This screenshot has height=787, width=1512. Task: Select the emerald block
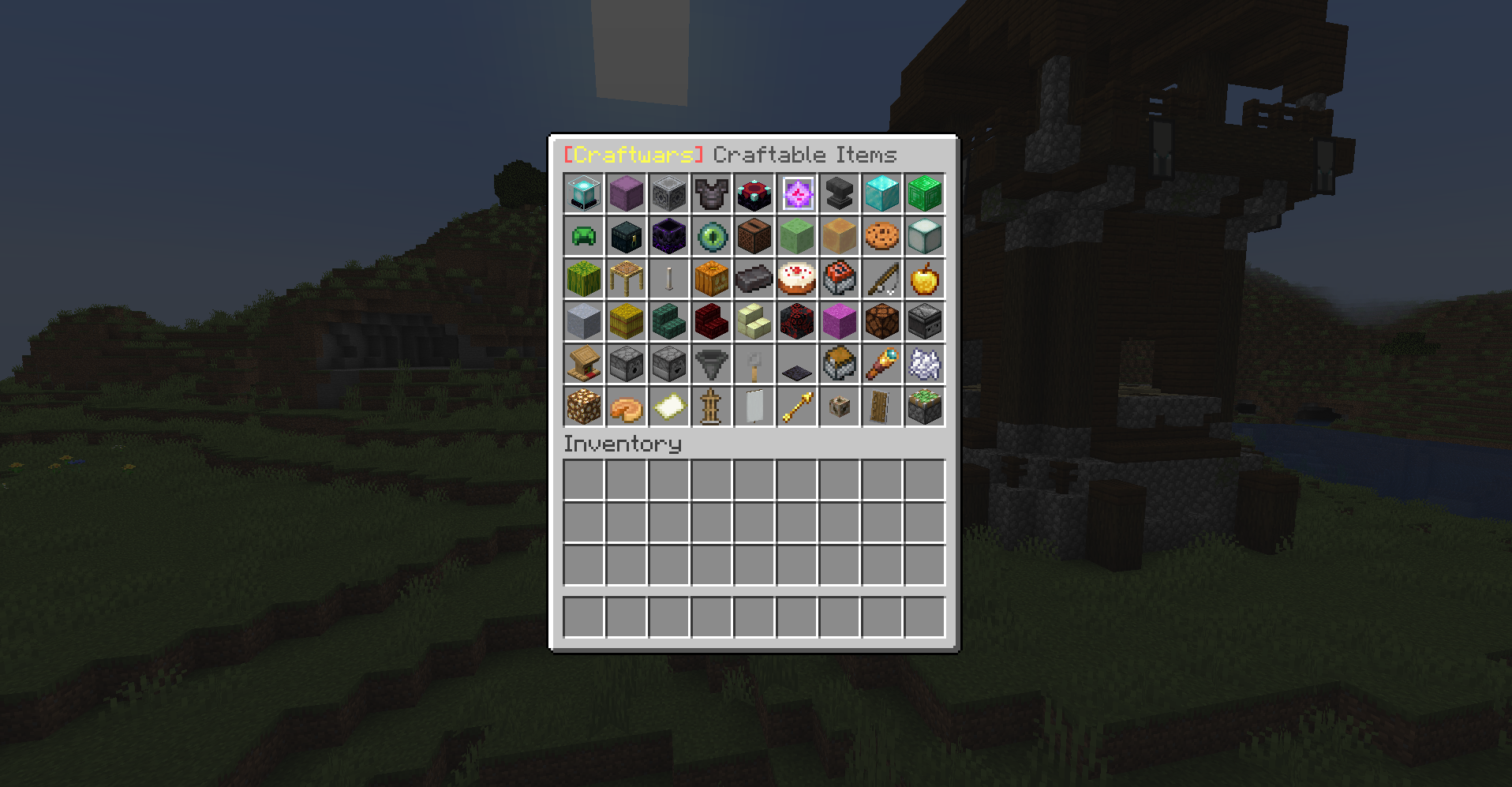click(x=924, y=193)
